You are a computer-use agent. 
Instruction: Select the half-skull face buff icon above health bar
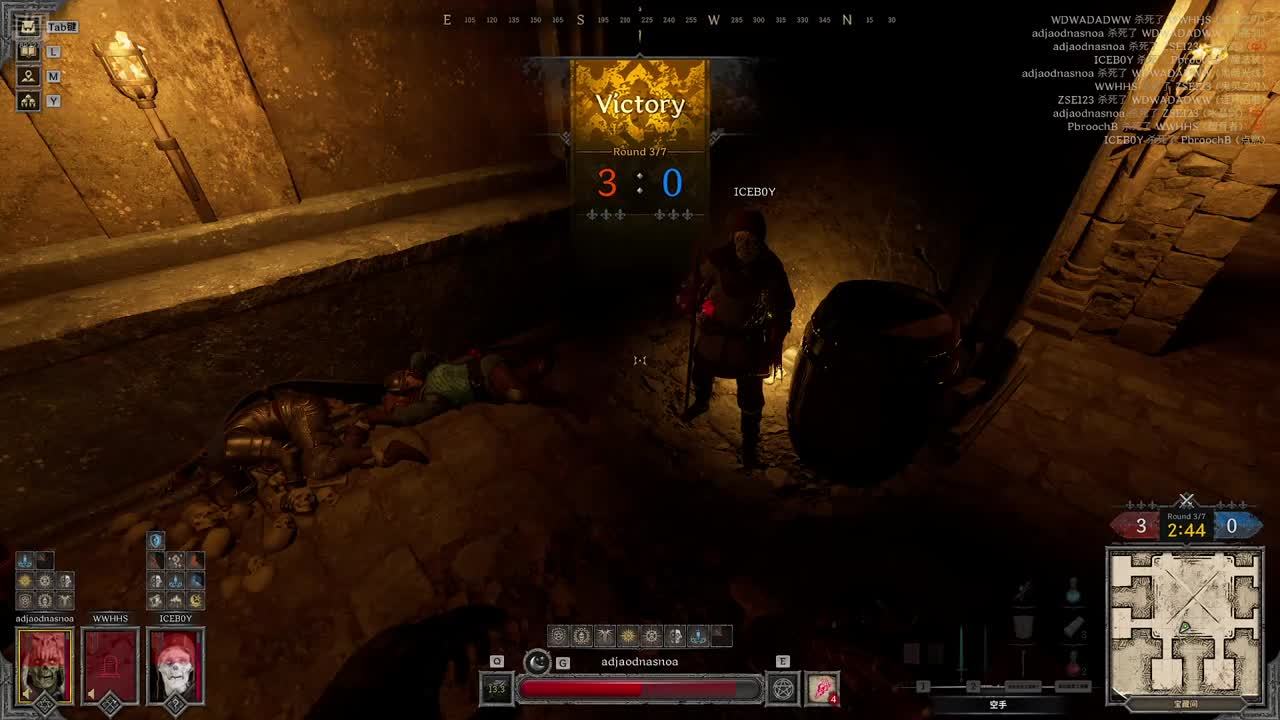point(675,635)
